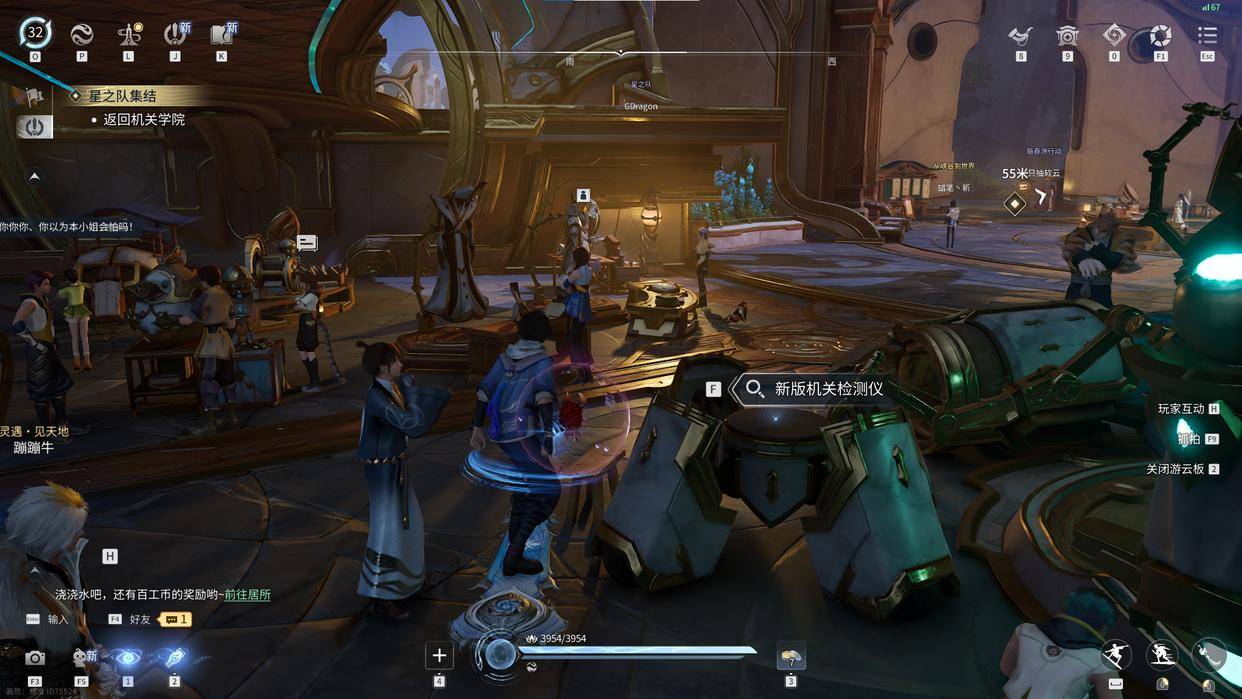Image resolution: width=1242 pixels, height=699 pixels.
Task: Open the camera photo mode icon
Action: [x=35, y=658]
